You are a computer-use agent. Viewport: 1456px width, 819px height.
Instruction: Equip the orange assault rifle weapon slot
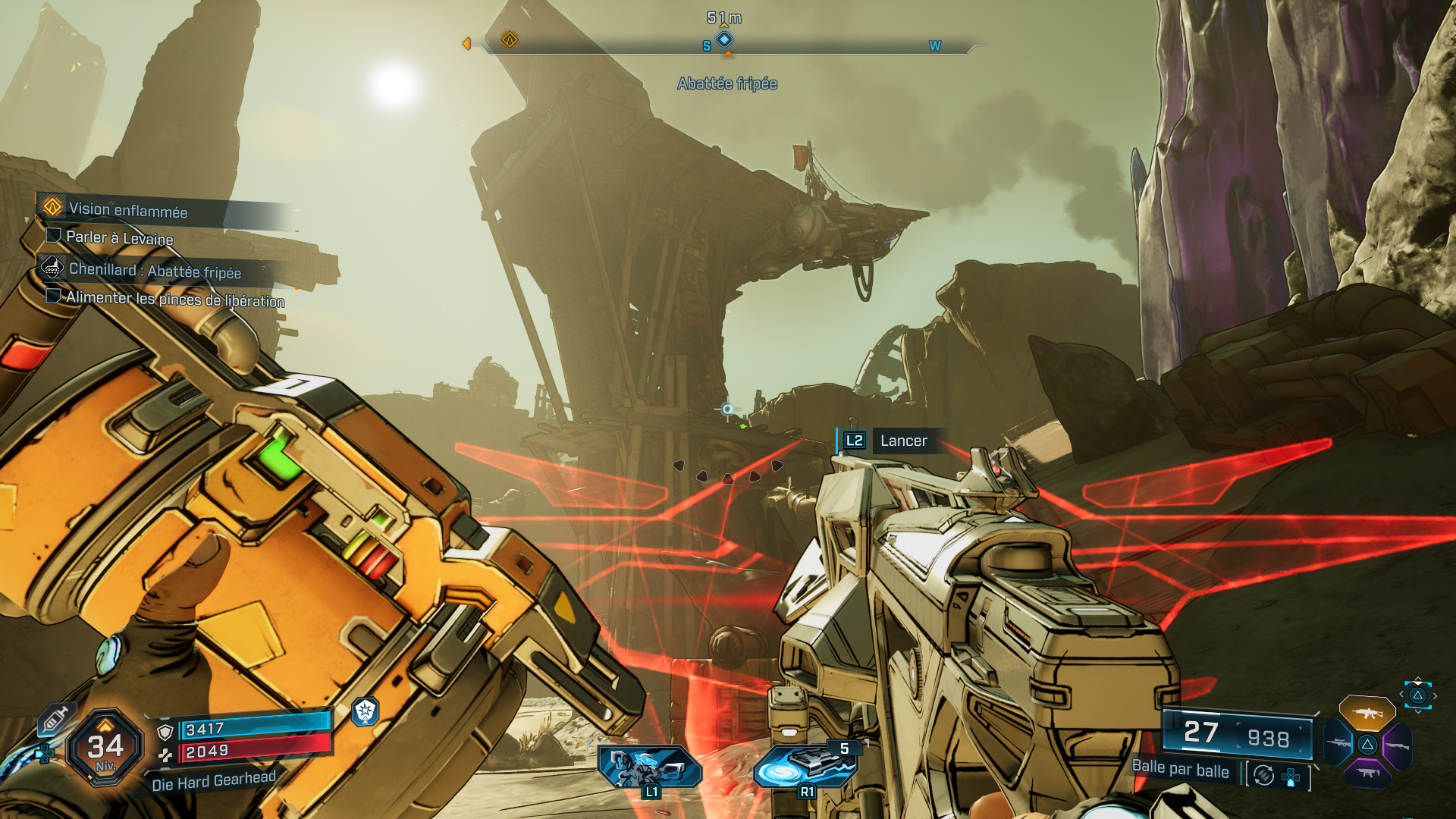click(1367, 713)
